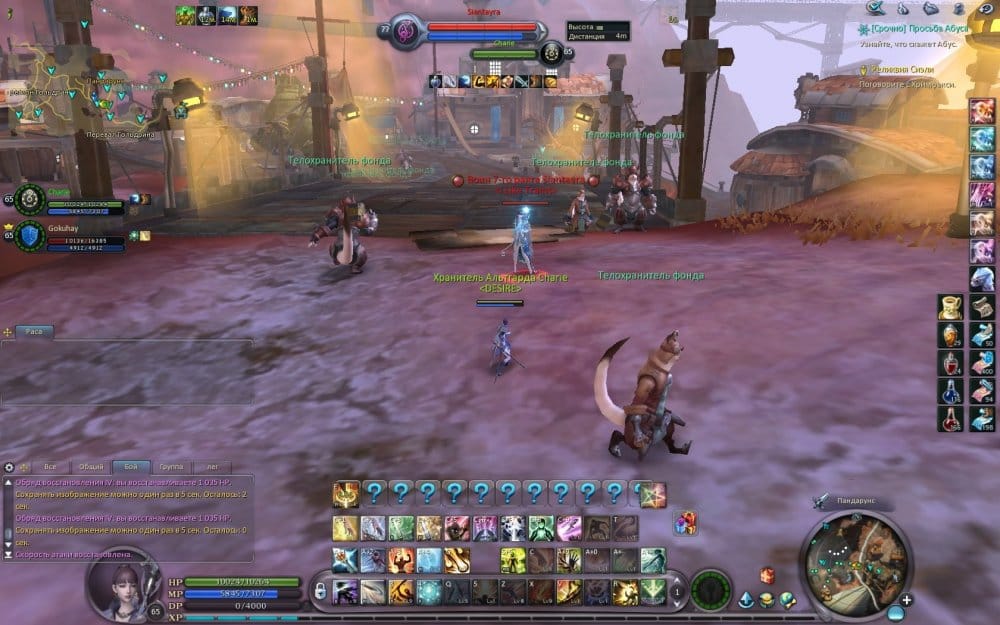Open the gift box icon near hotbar
1000x625 pixels.
[686, 522]
